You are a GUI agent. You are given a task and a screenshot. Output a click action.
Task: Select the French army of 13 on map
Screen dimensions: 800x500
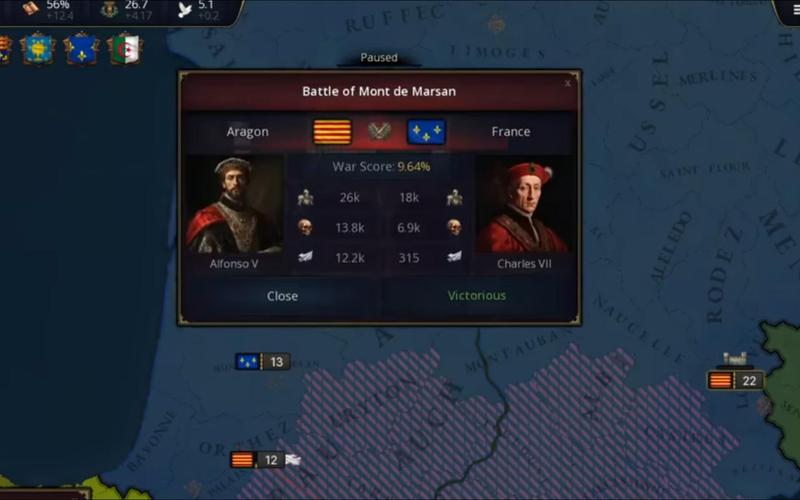pyautogui.click(x=262, y=361)
